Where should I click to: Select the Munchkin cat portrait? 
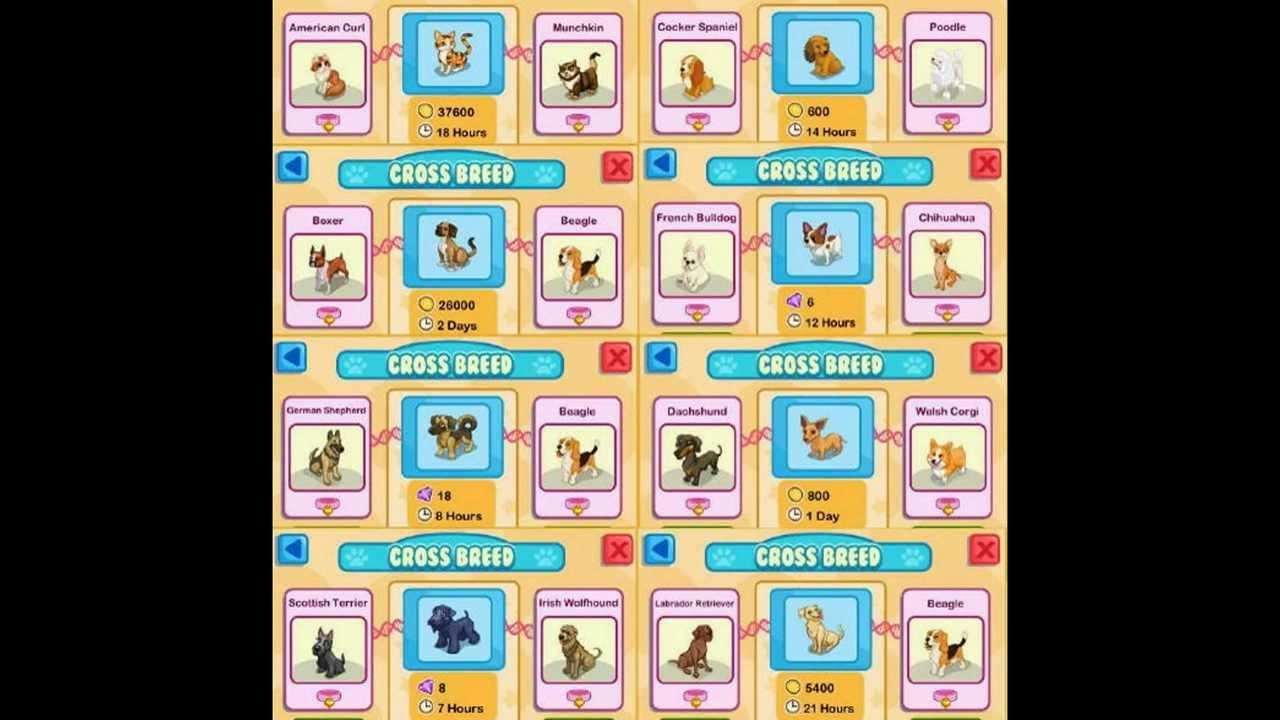point(578,70)
